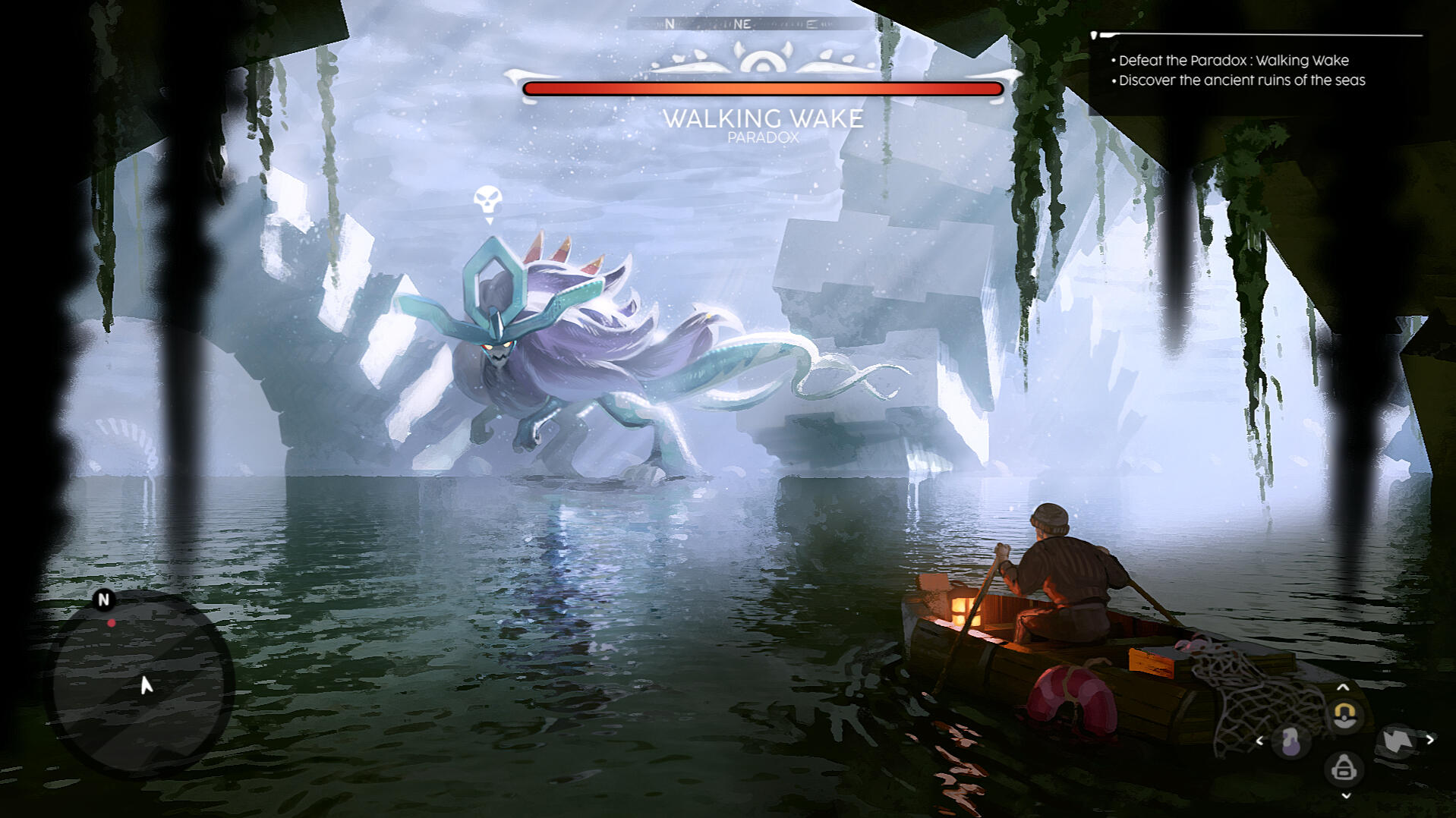Click the Defeat the Paradox objective
Image resolution: width=1456 pixels, height=818 pixels.
pyautogui.click(x=1233, y=61)
